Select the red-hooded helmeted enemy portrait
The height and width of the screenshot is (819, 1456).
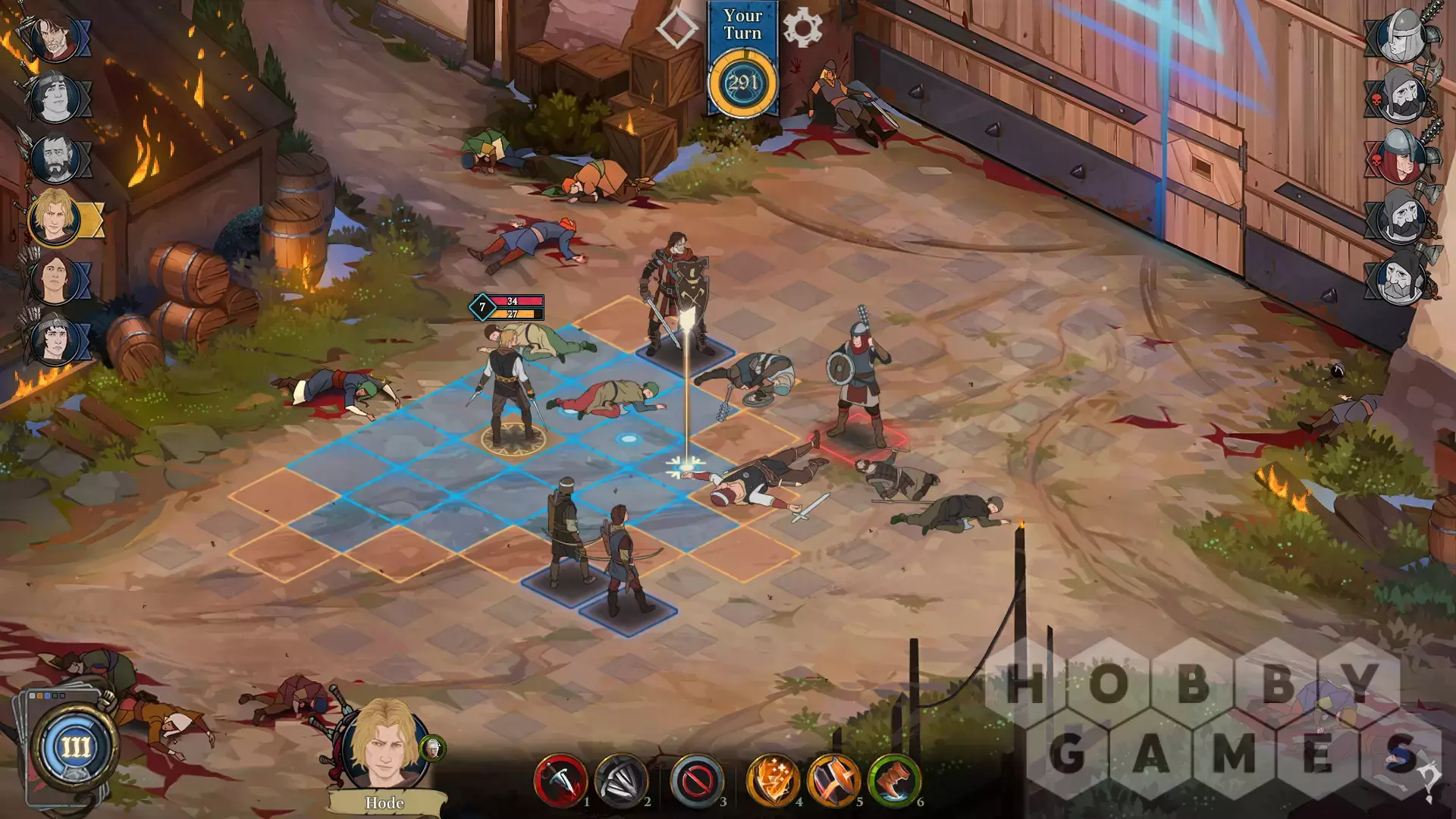pos(1399,157)
